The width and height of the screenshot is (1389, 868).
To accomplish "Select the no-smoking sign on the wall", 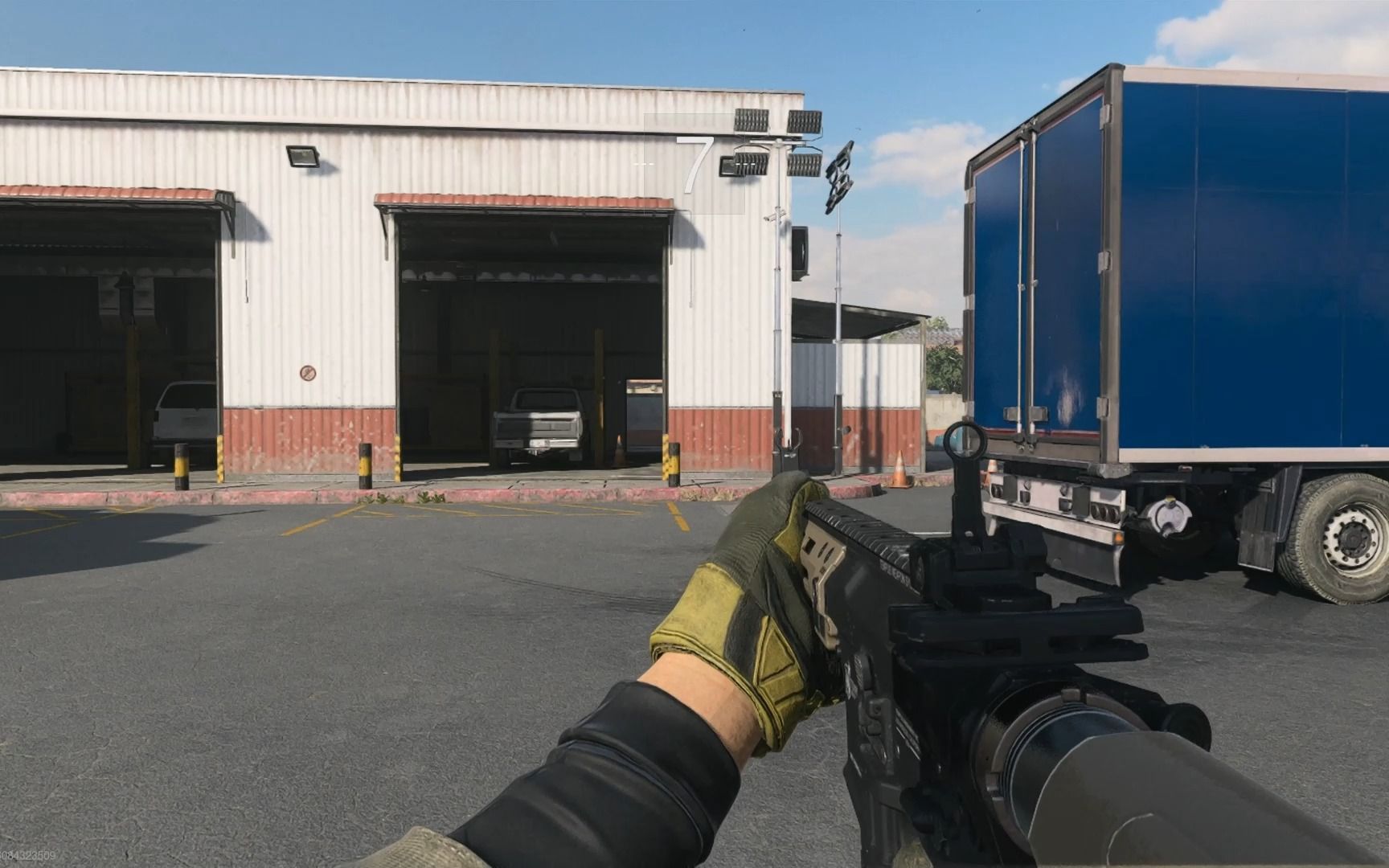I will [306, 373].
